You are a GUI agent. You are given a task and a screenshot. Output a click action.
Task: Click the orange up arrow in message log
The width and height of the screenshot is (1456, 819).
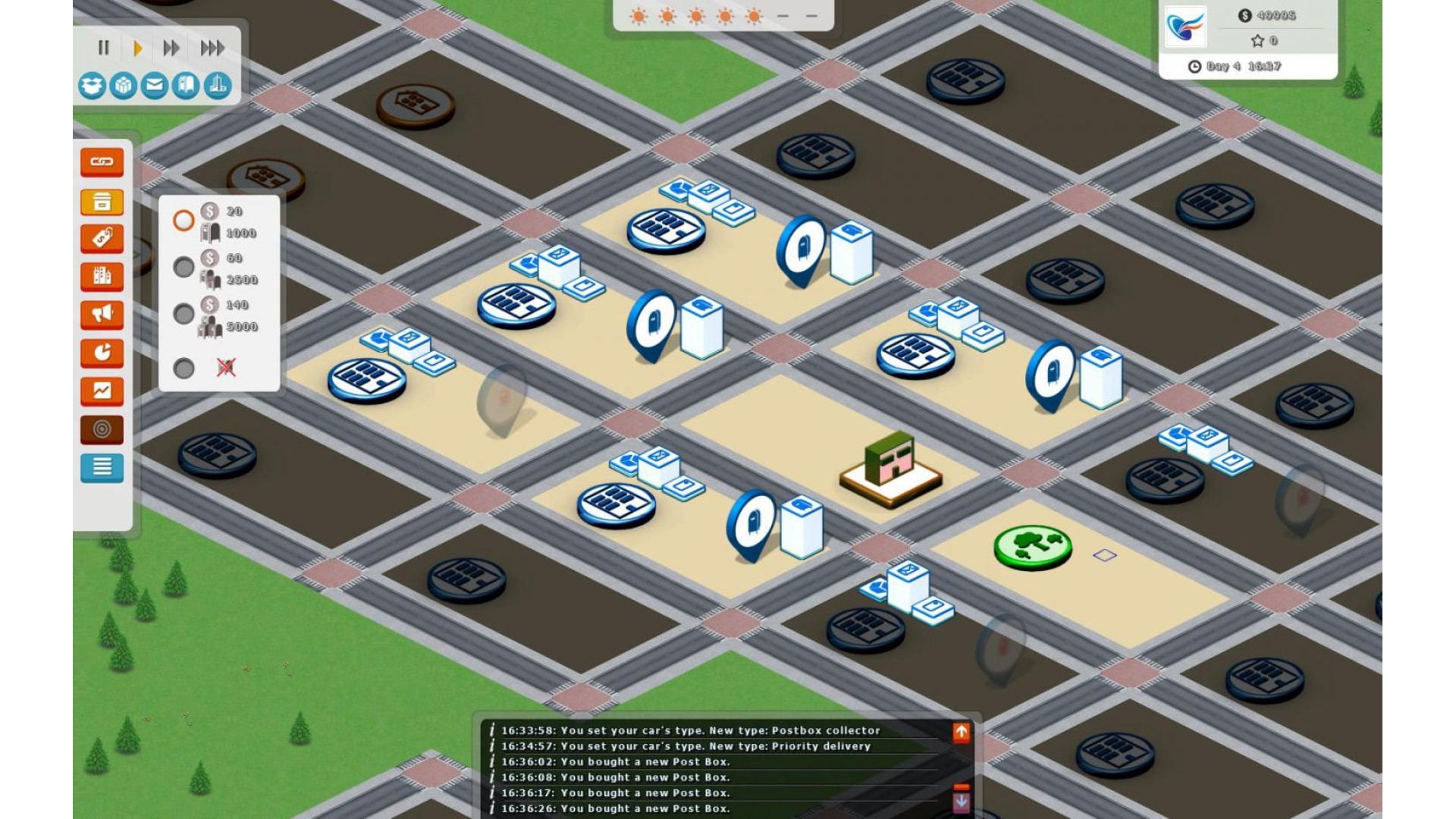coord(961,732)
